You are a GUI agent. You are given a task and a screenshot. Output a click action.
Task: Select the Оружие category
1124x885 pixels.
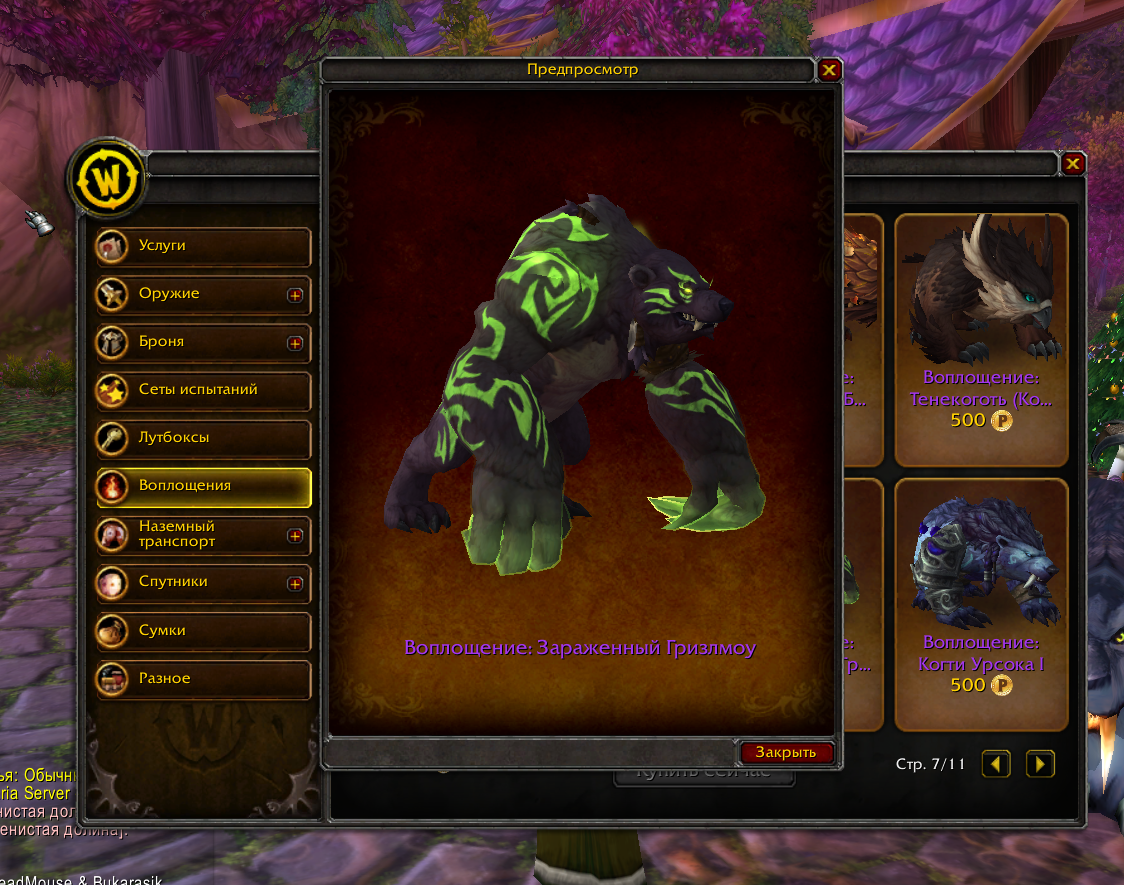[x=190, y=294]
